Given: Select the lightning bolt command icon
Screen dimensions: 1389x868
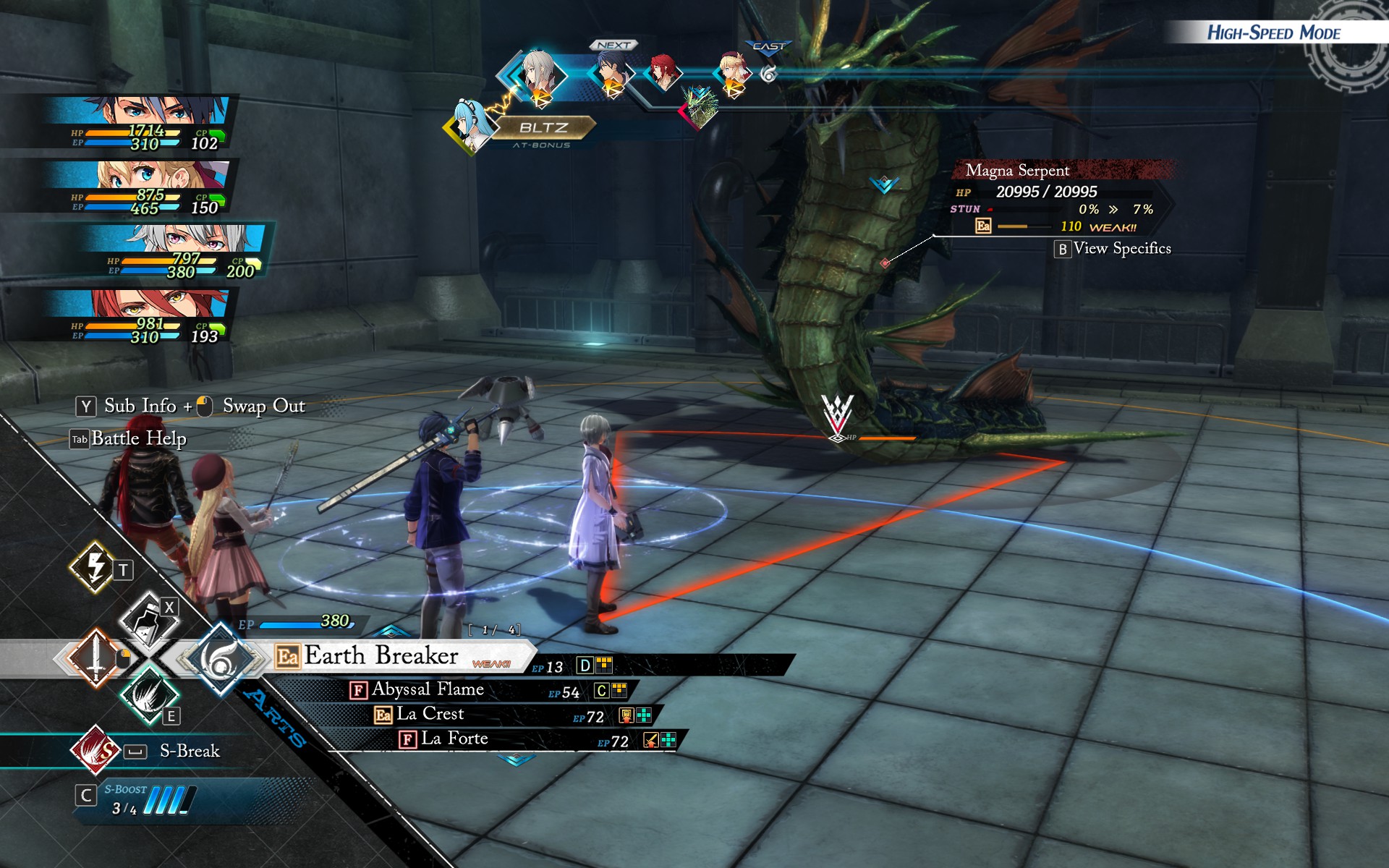Looking at the screenshot, I should 94,566.
